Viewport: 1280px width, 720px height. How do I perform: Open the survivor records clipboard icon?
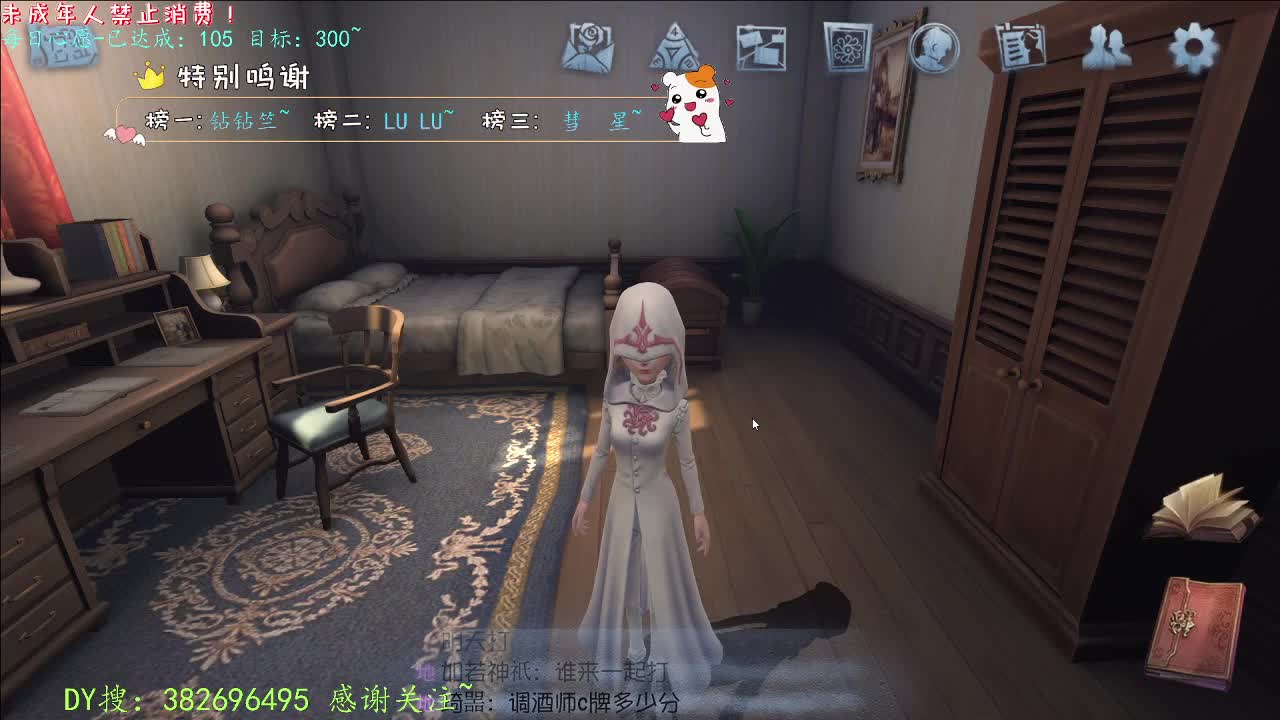tap(1018, 45)
